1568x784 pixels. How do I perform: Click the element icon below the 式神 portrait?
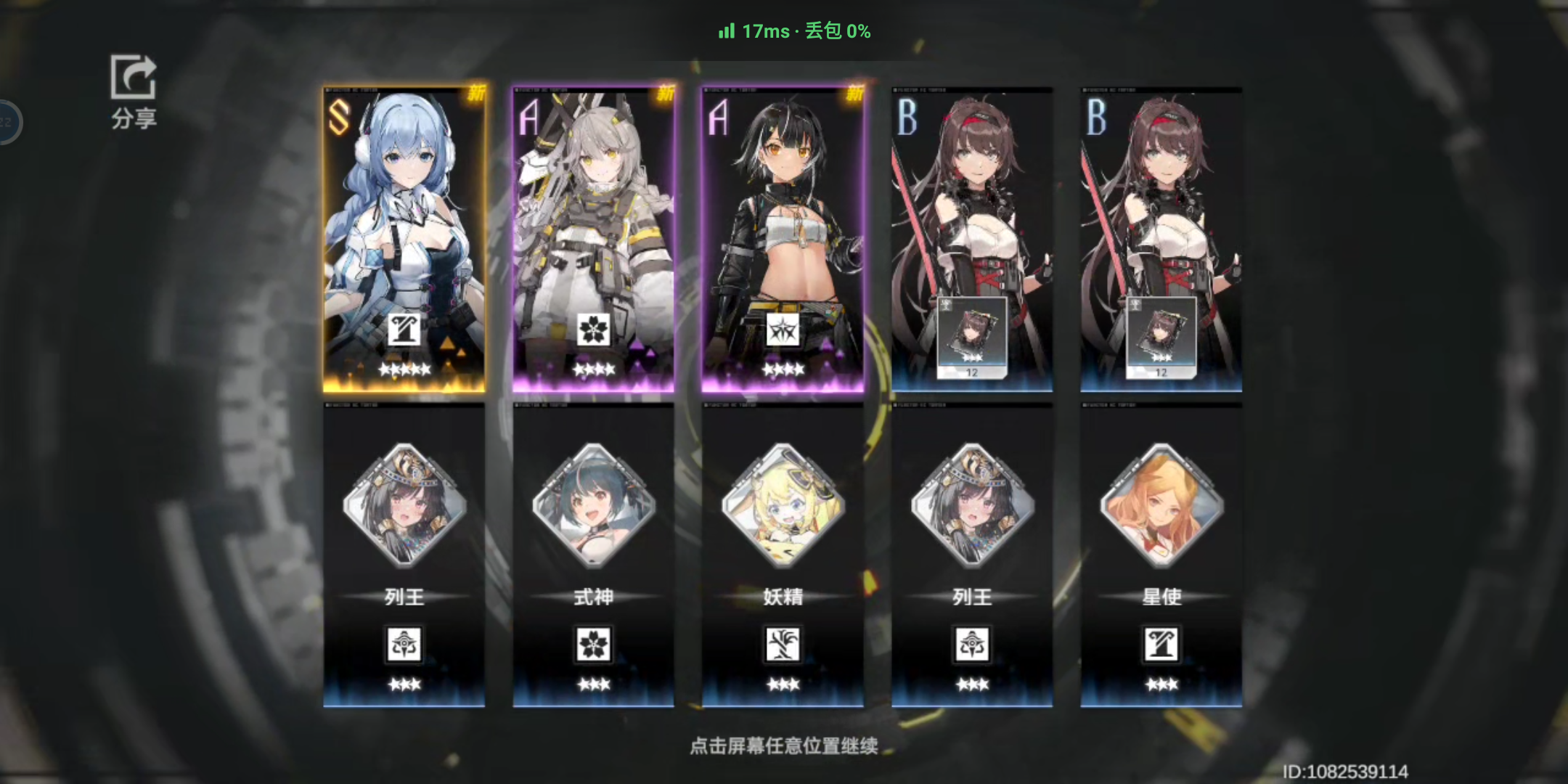[594, 645]
